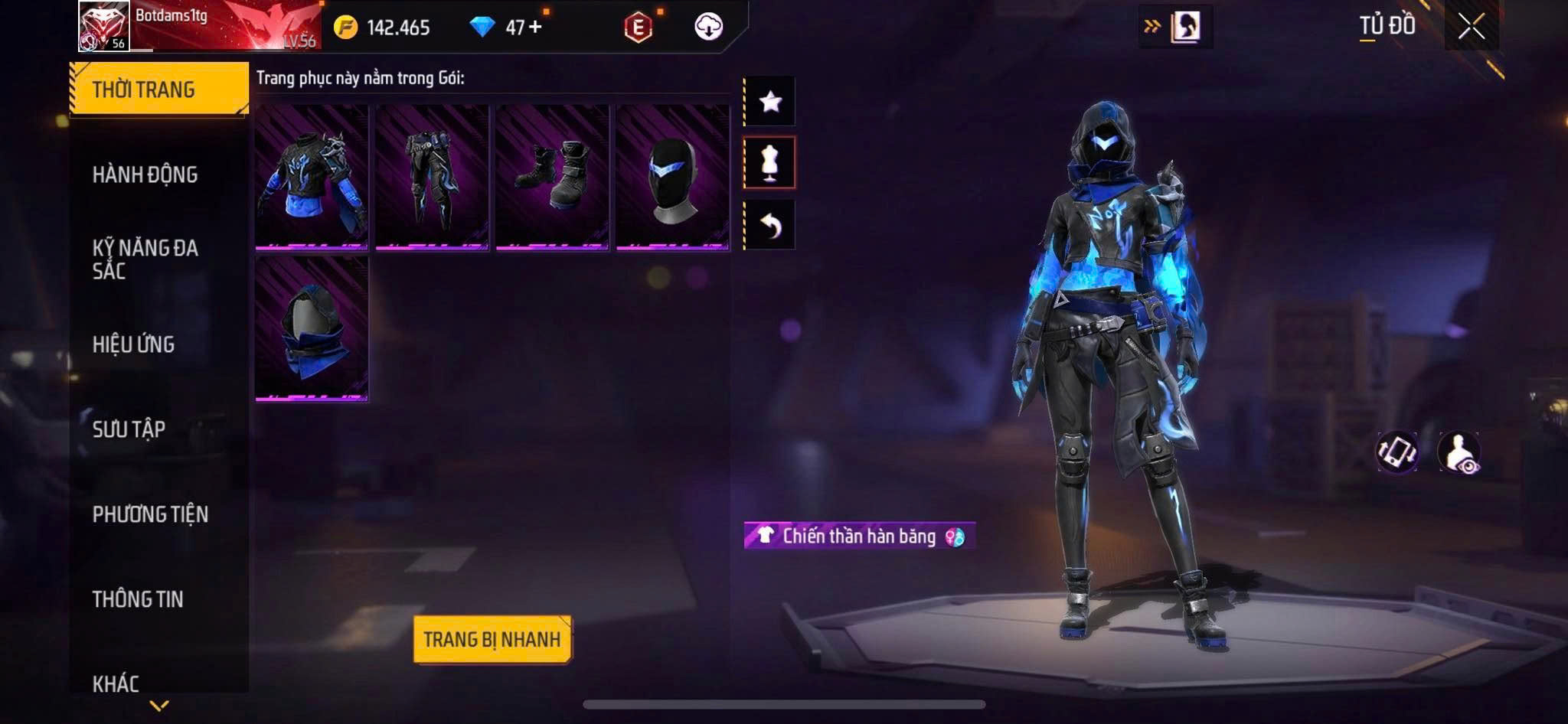This screenshot has width=1568, height=724.
Task: Click the undo arrow button
Action: click(x=770, y=225)
